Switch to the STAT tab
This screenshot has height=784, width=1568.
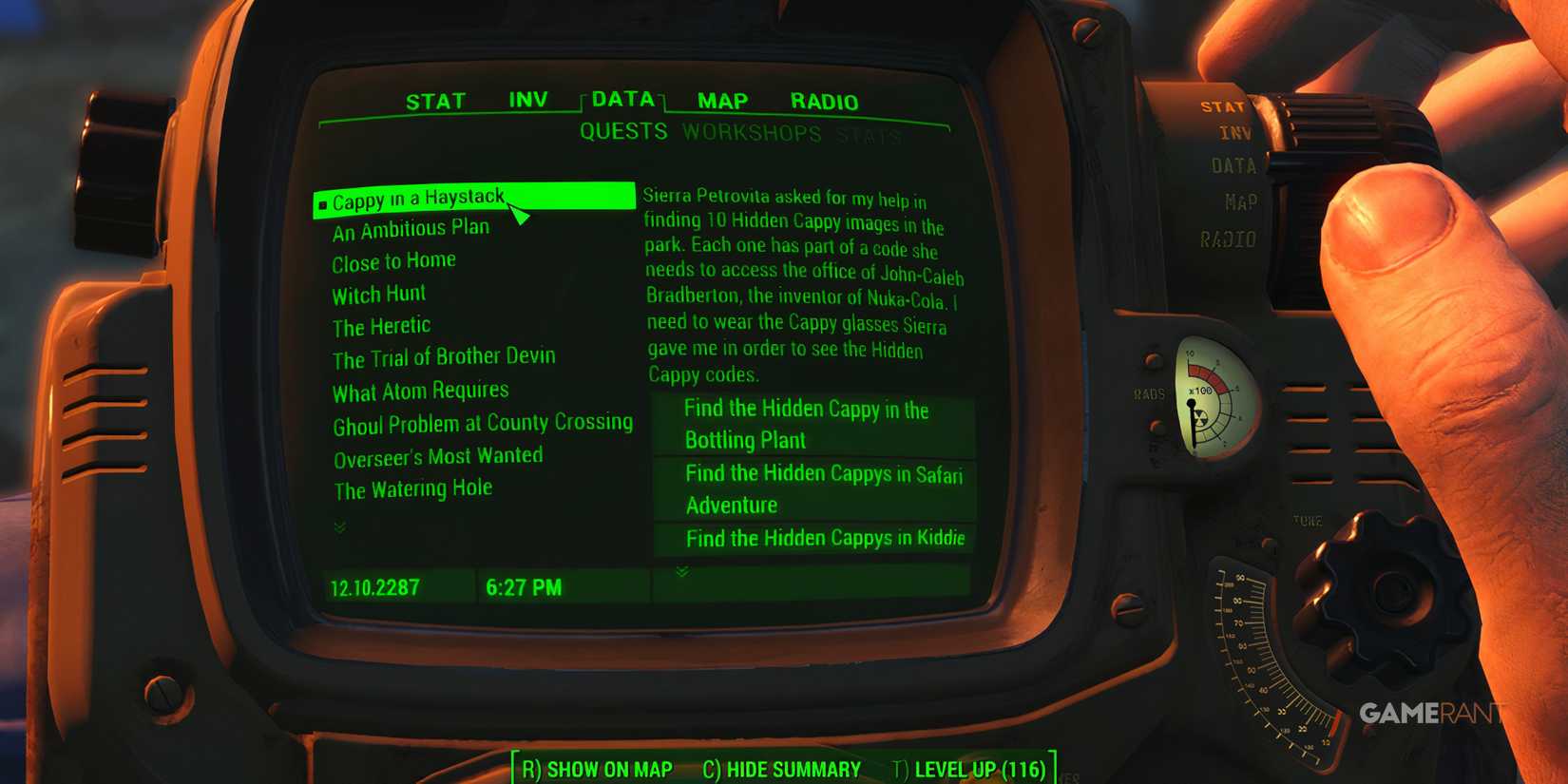(x=436, y=99)
